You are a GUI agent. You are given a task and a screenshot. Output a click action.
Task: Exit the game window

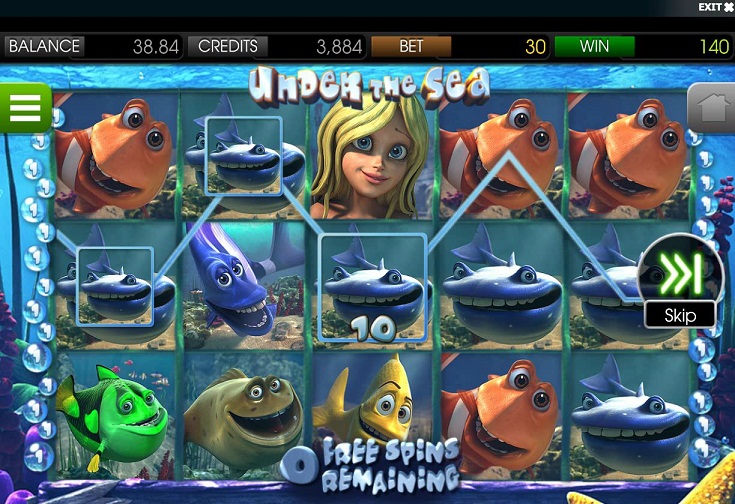pos(715,7)
